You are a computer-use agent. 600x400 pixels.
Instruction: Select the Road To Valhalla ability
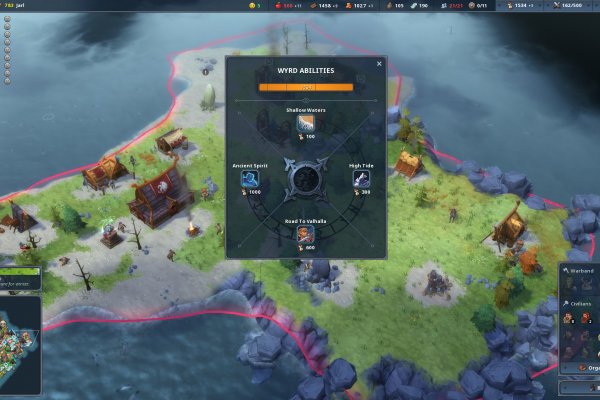tap(306, 234)
